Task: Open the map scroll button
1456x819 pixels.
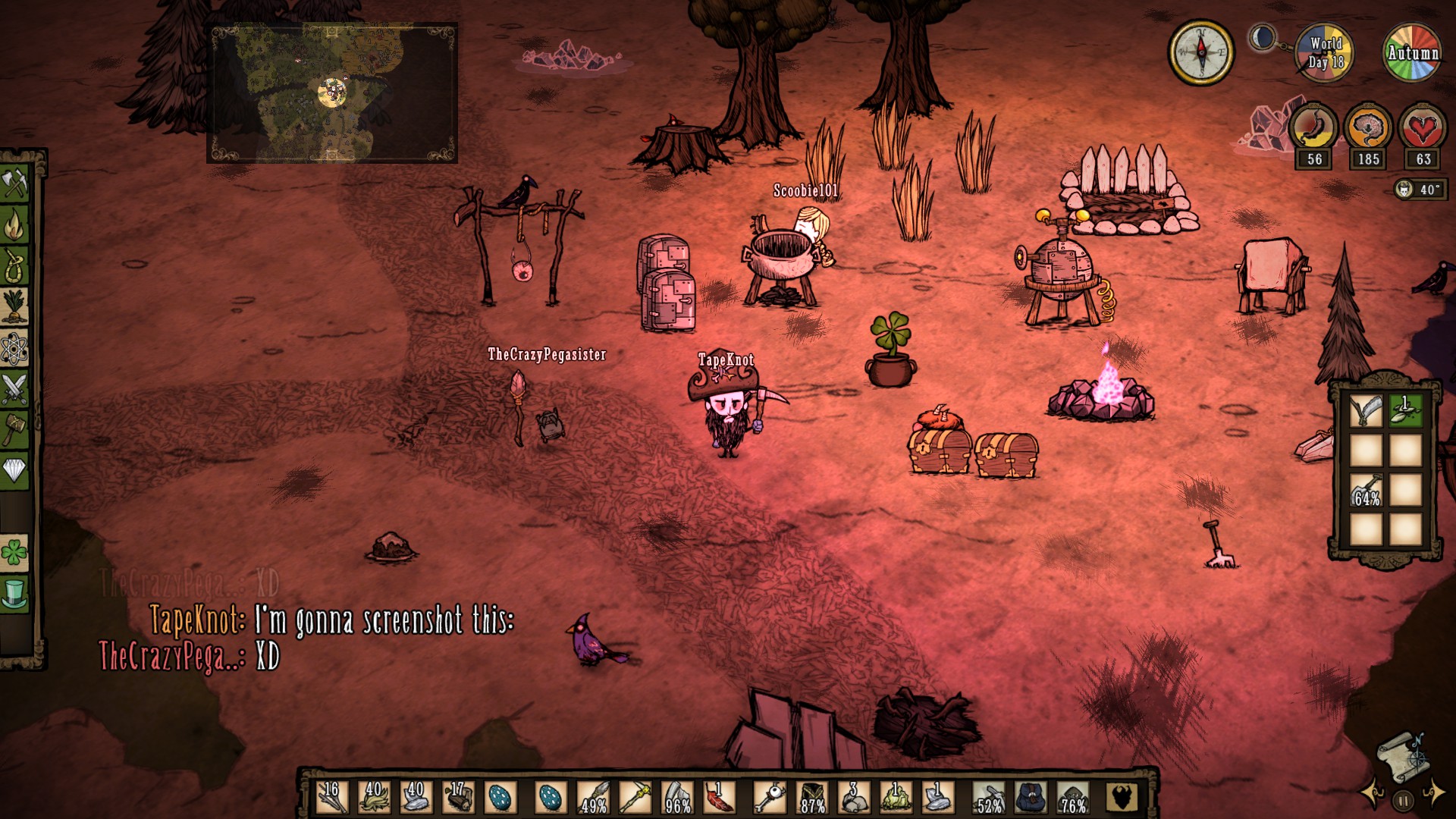Action: click(1401, 756)
